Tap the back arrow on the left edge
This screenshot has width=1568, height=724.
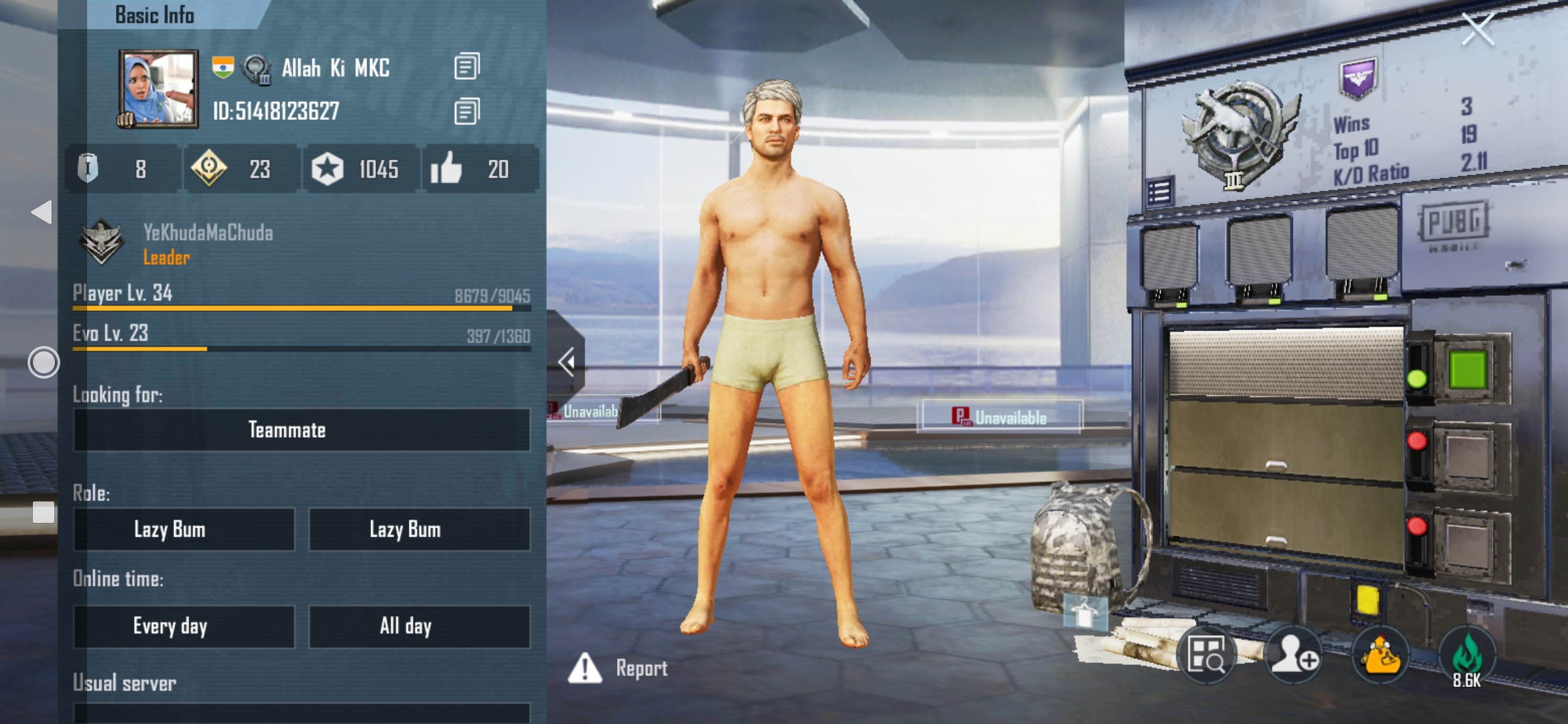click(x=40, y=212)
